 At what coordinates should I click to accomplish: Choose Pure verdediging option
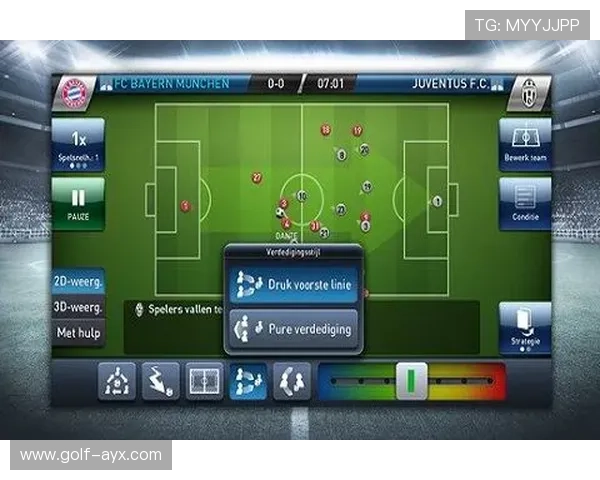(291, 328)
